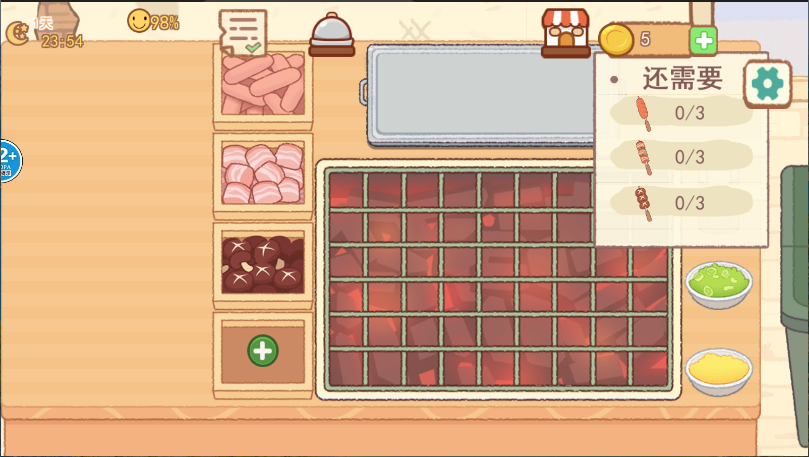Select the yellow seasoning powder bowl
Screen dimensions: 809x457
(x=718, y=370)
